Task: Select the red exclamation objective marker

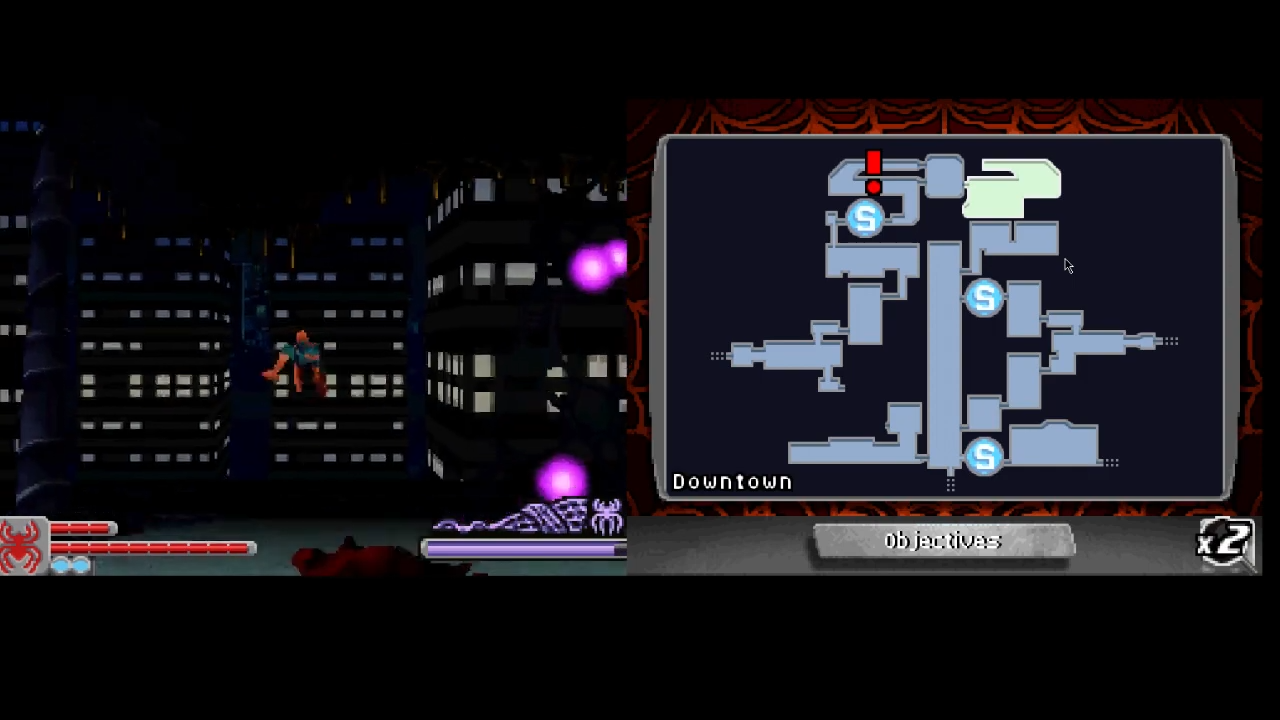Action: click(872, 170)
